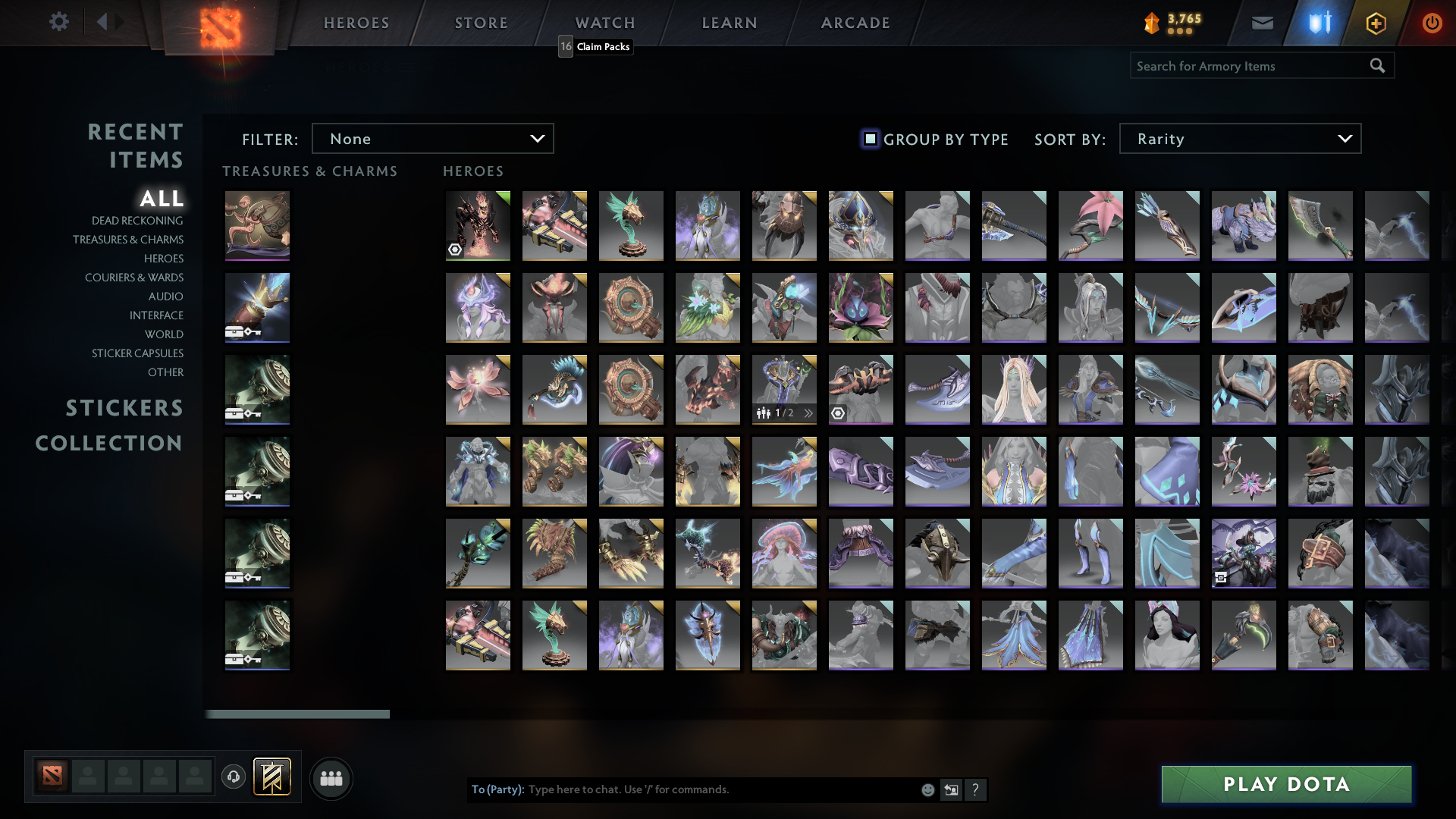Click the red power button to exit

pyautogui.click(x=1432, y=23)
